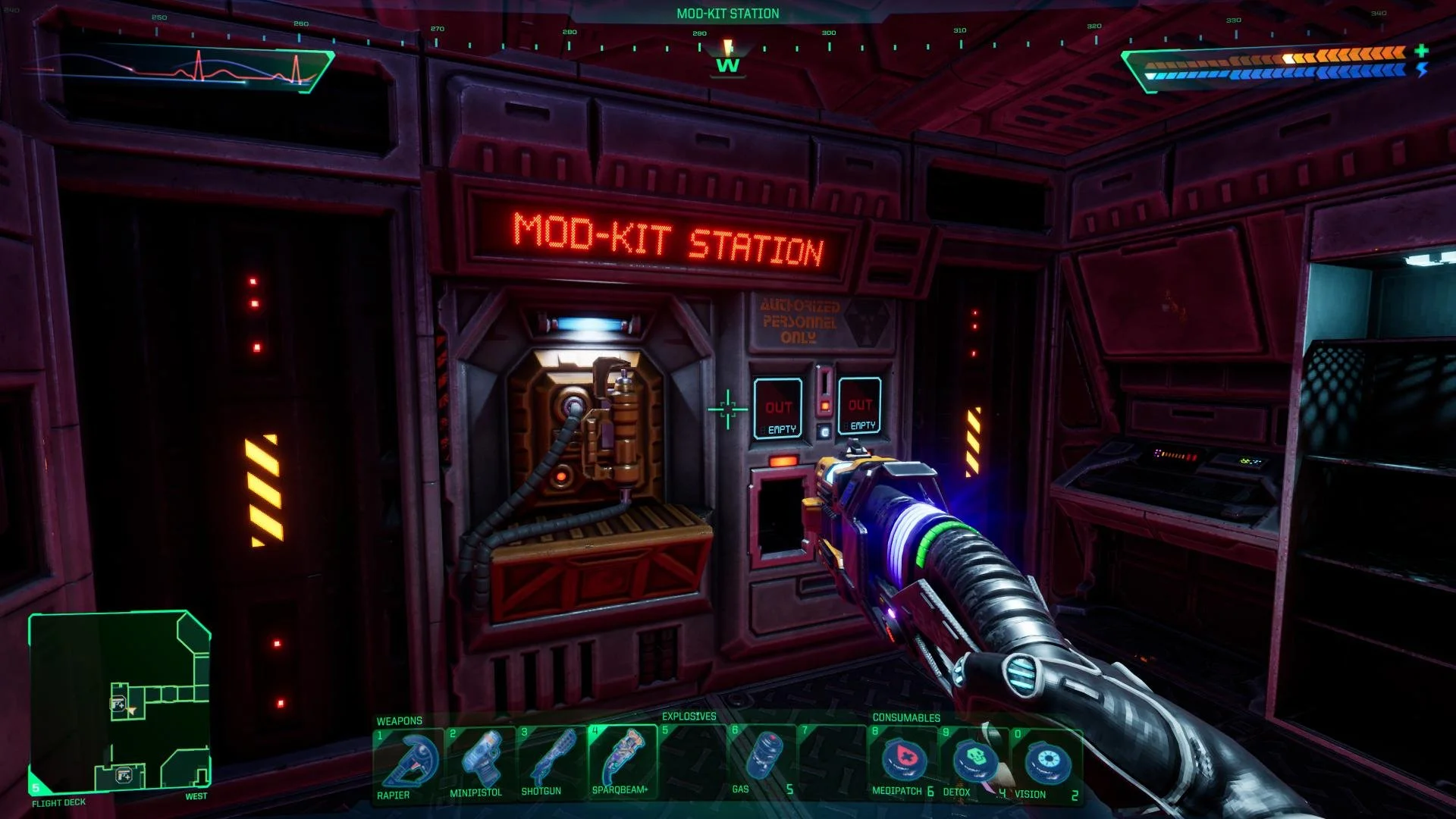Choose the Sparqbeam+ weapon slot
Viewport: 1456px width, 819px height.
(622, 762)
